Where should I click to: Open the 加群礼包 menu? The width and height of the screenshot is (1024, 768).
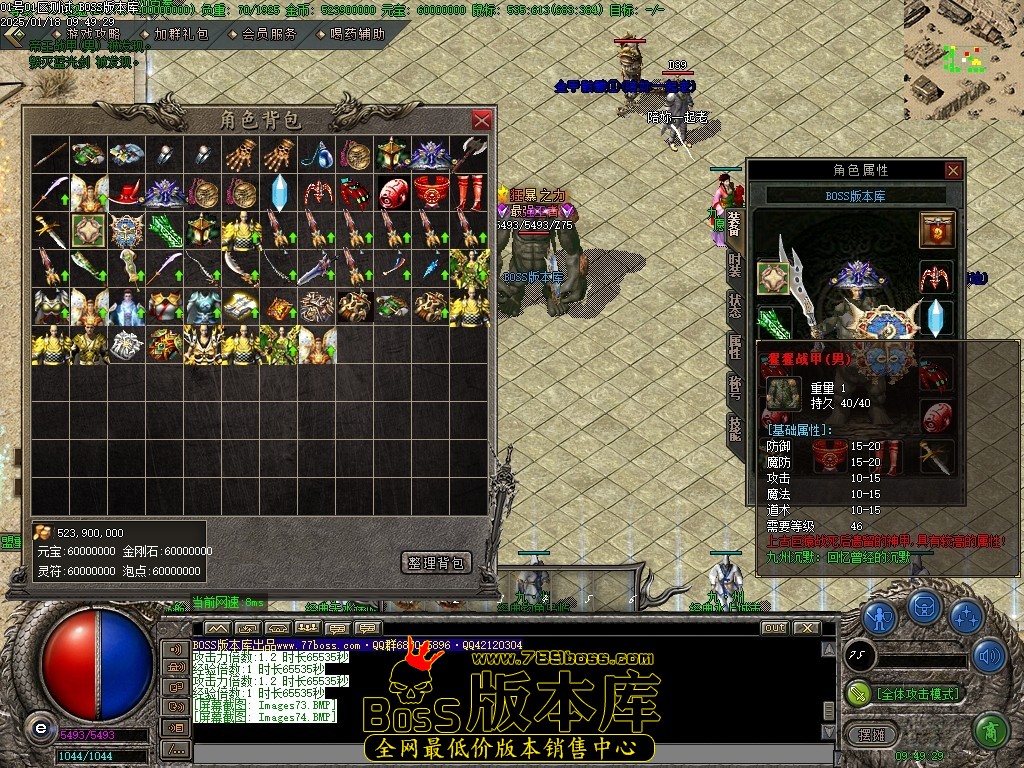point(181,34)
